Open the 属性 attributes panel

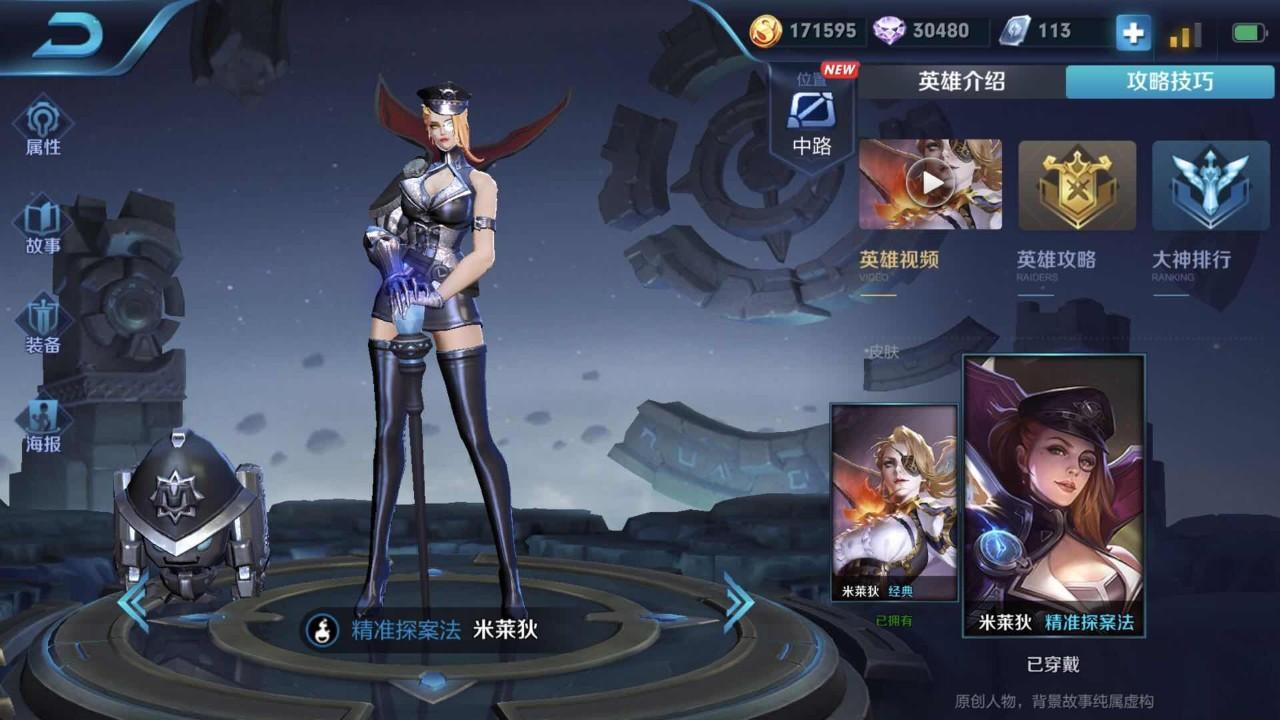pyautogui.click(x=43, y=125)
